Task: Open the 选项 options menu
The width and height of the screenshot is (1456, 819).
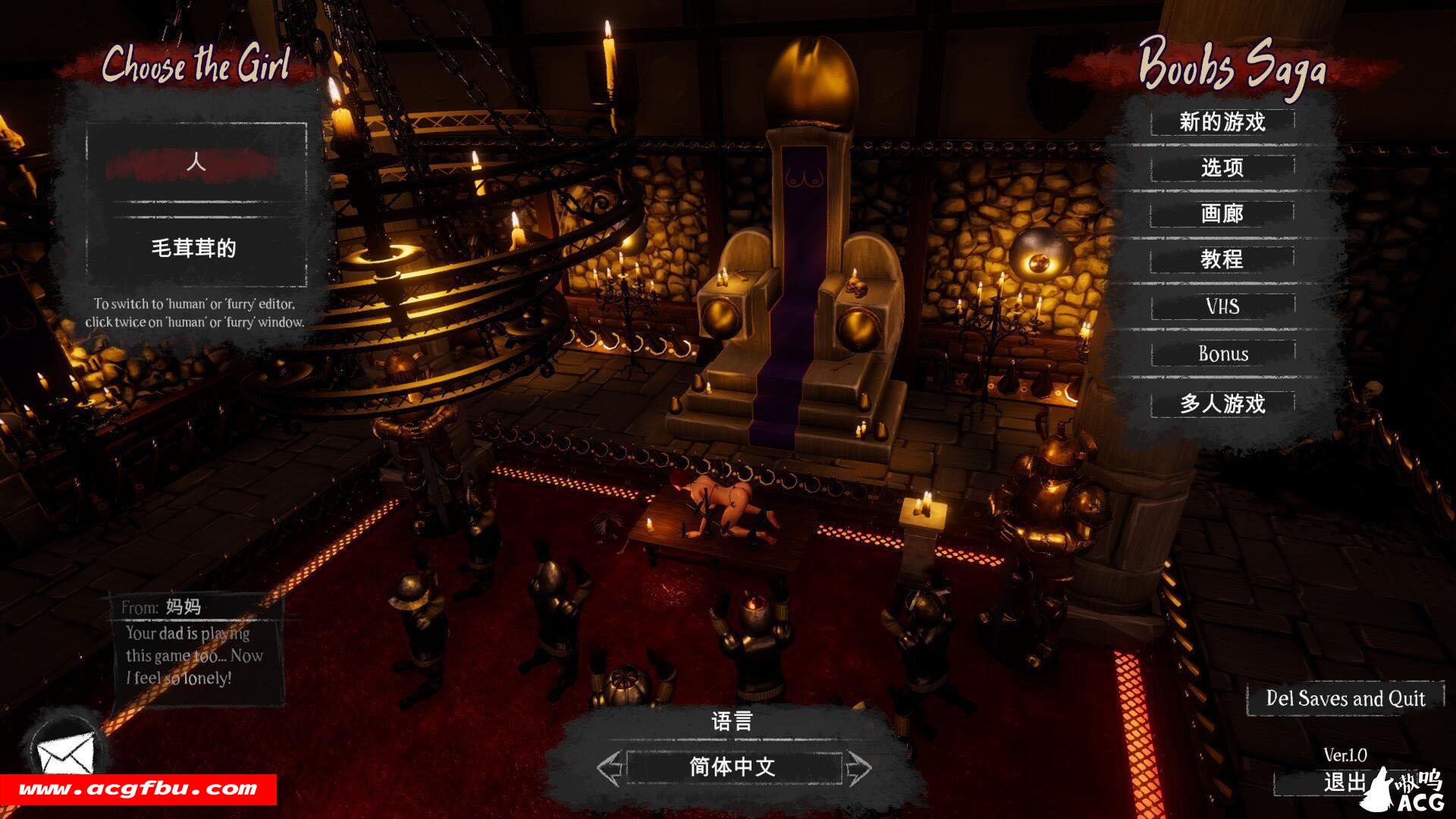Action: (x=1222, y=168)
